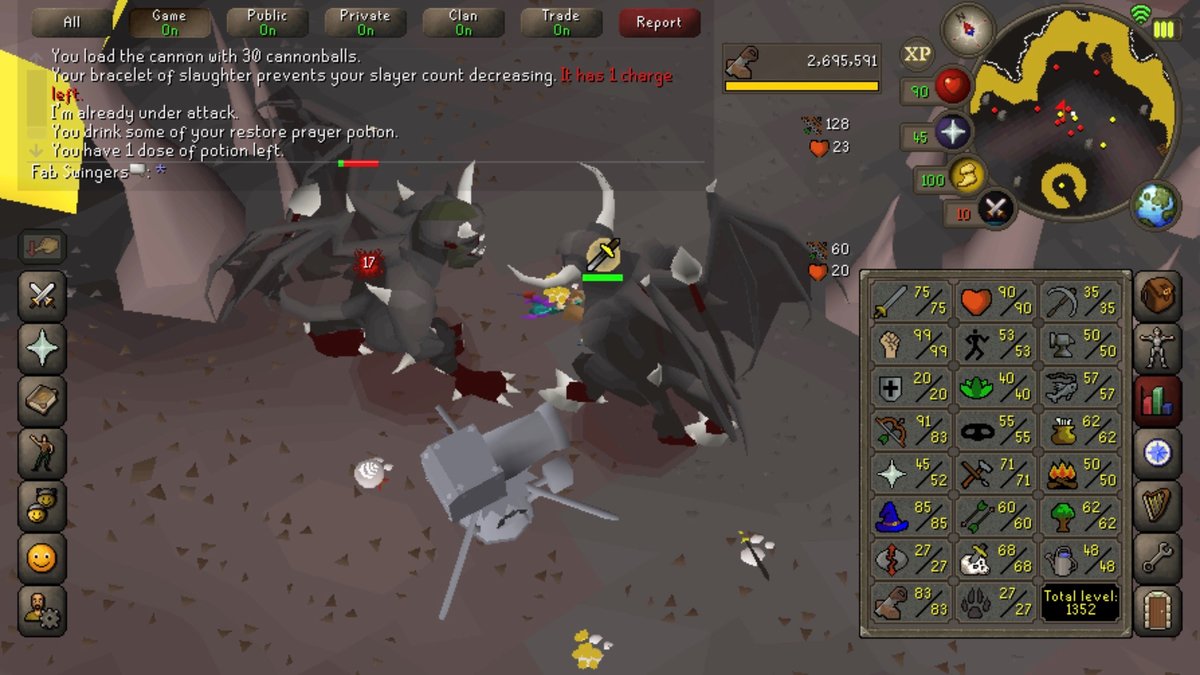Open the inventory backpack tab
Image resolution: width=1200 pixels, height=675 pixels.
[1160, 295]
